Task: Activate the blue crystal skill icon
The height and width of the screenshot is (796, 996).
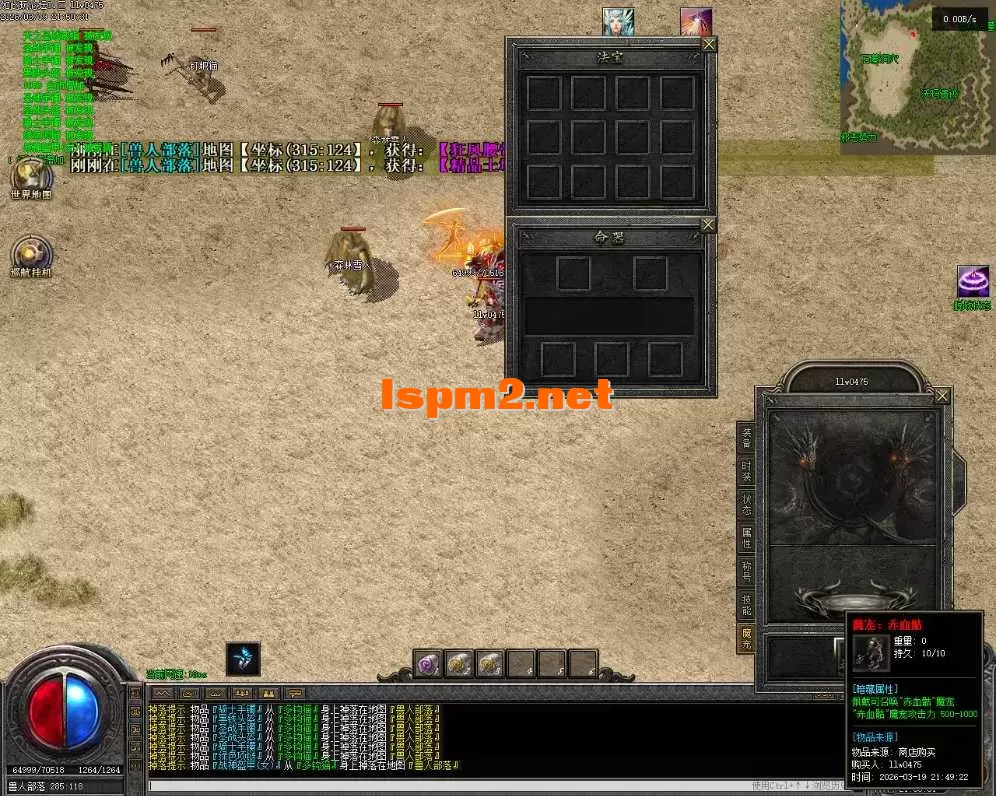Action: (x=243, y=659)
